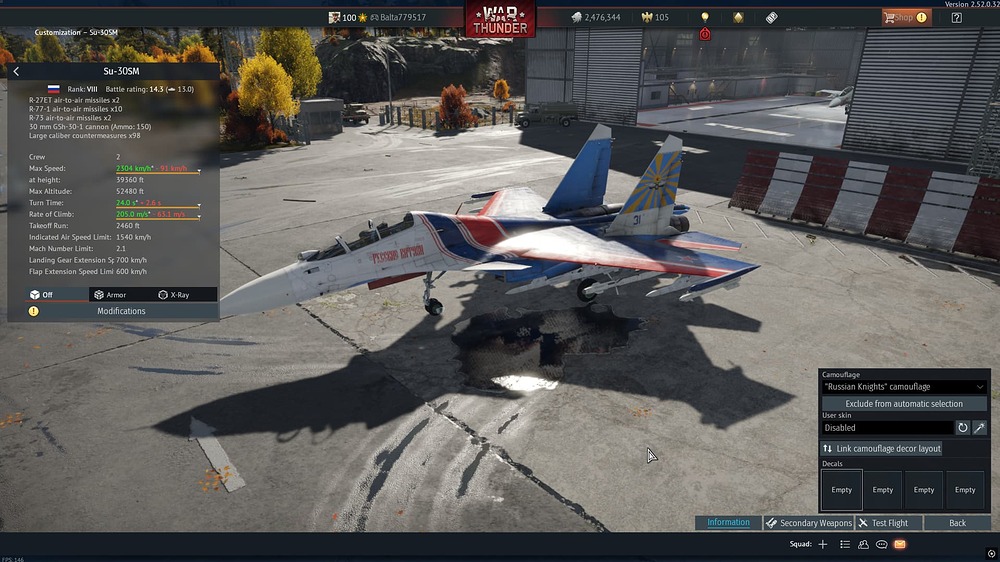Set the vehicle view mode to Off
This screenshot has height=562, width=1000.
pos(41,295)
